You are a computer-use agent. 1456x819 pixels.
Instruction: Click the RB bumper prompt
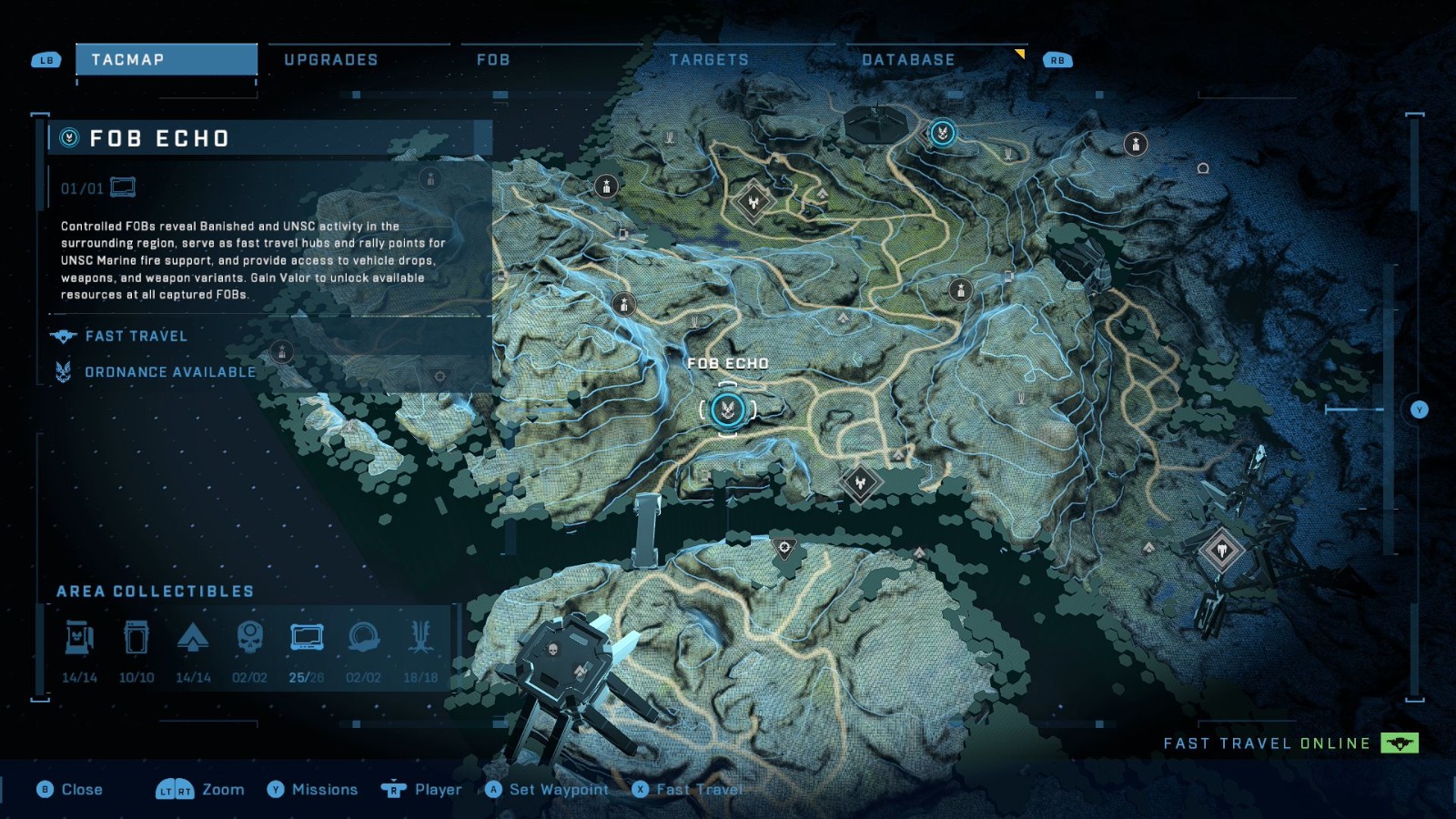[1057, 60]
